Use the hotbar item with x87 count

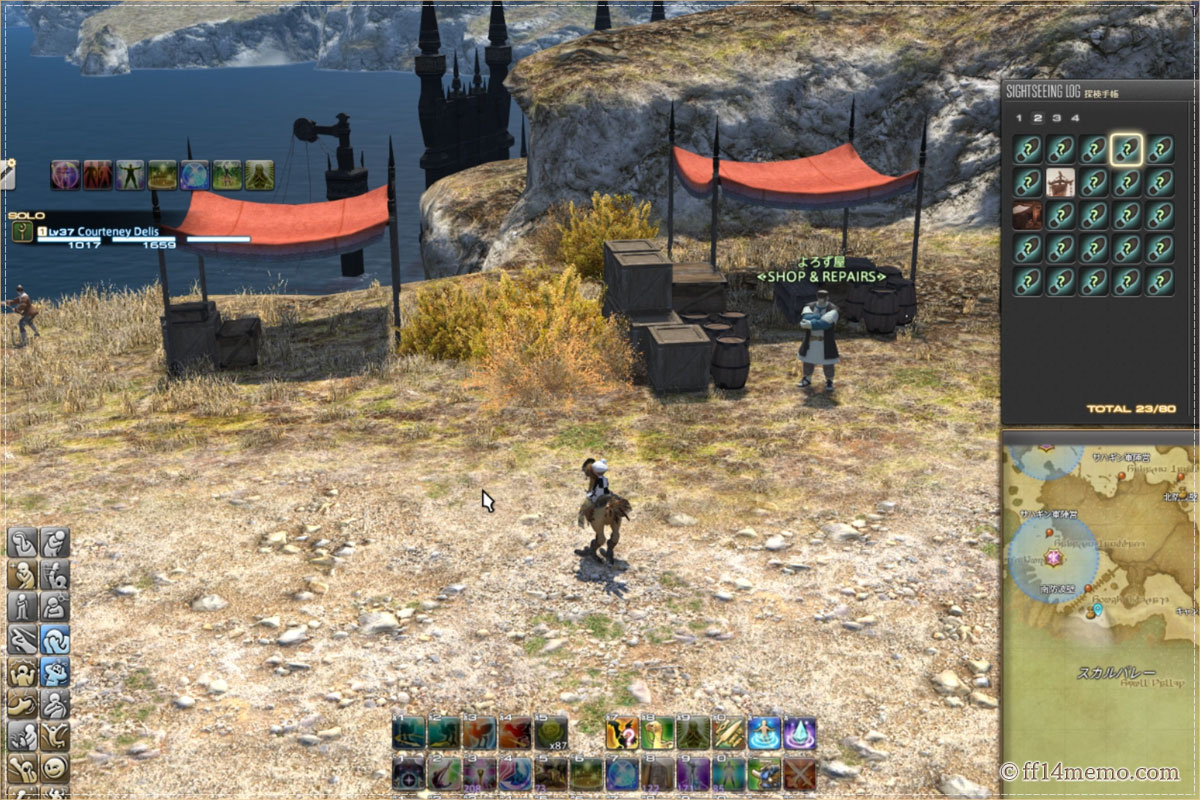click(550, 733)
